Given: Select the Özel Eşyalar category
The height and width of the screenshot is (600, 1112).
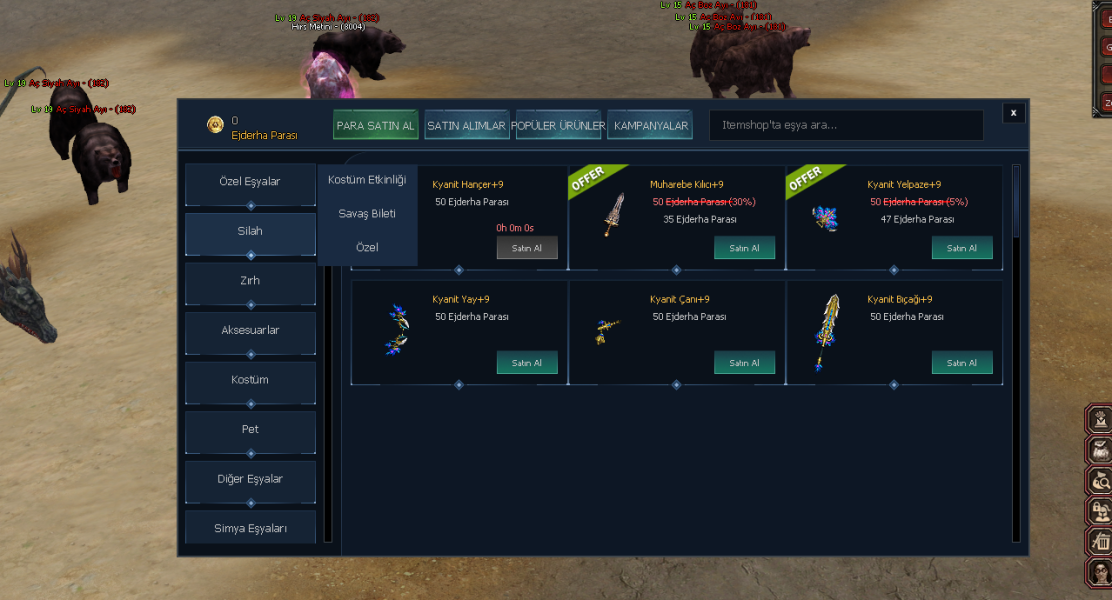Looking at the screenshot, I should tap(250, 182).
